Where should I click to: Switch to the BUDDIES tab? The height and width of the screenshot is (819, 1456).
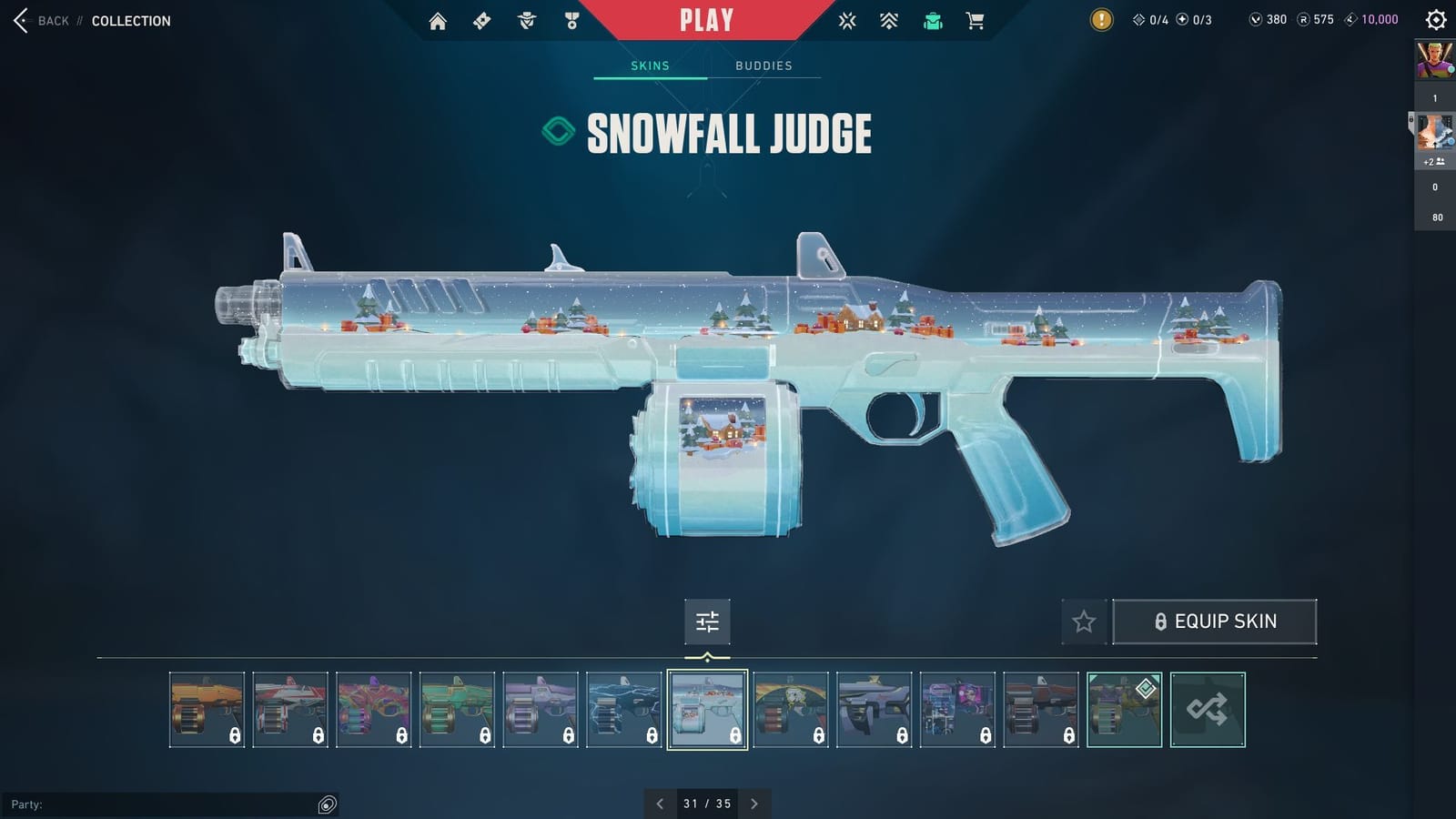(764, 66)
